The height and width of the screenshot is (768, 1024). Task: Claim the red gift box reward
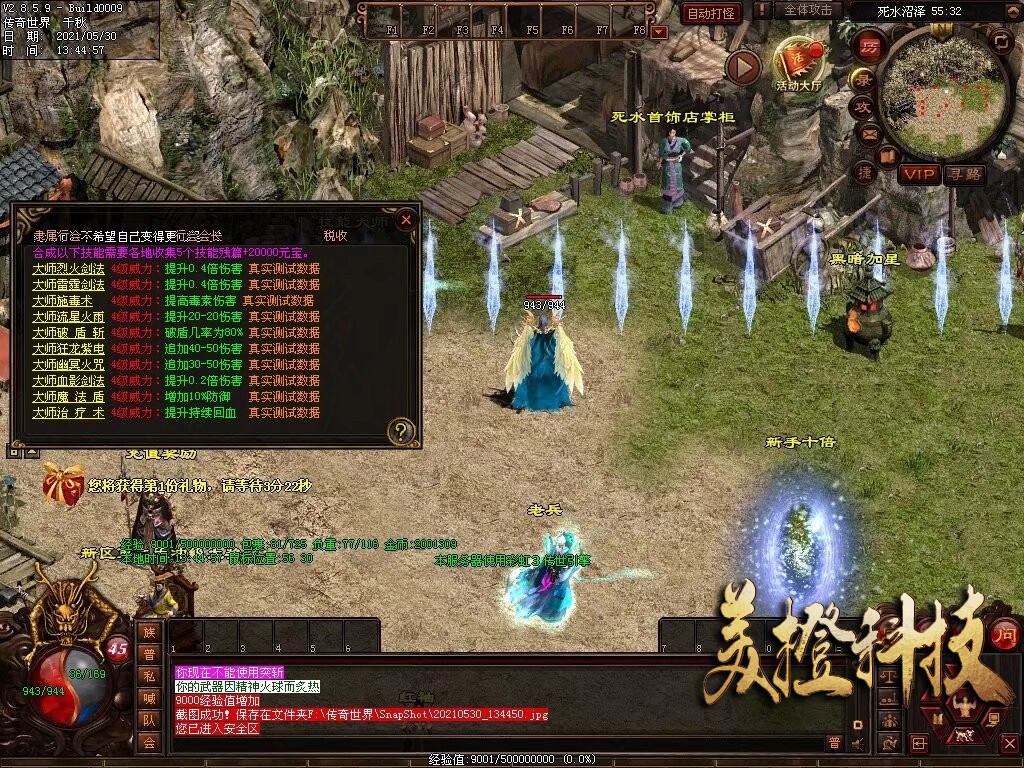point(63,483)
